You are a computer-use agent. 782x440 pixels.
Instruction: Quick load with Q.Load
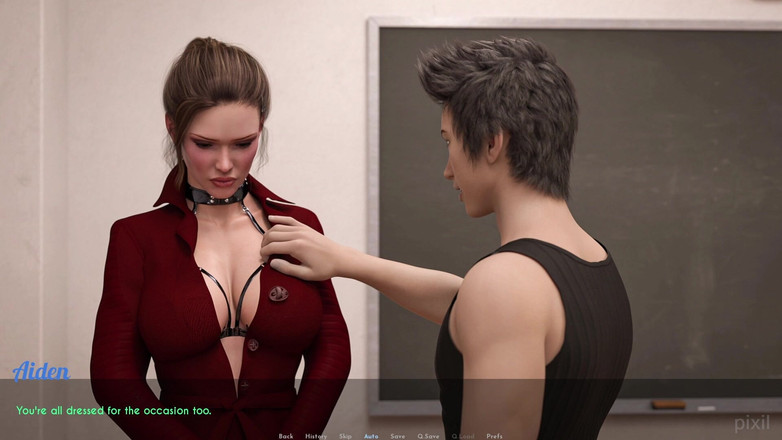click(463, 436)
